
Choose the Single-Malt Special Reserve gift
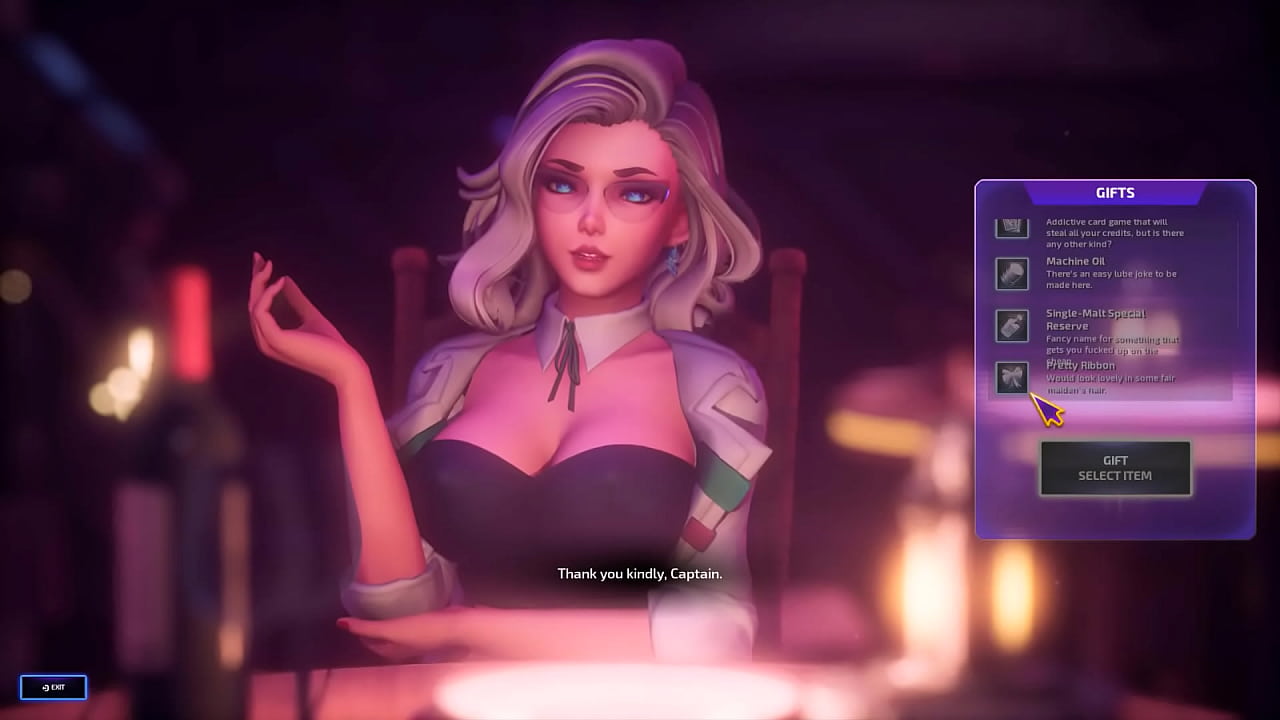pyautogui.click(x=1012, y=326)
